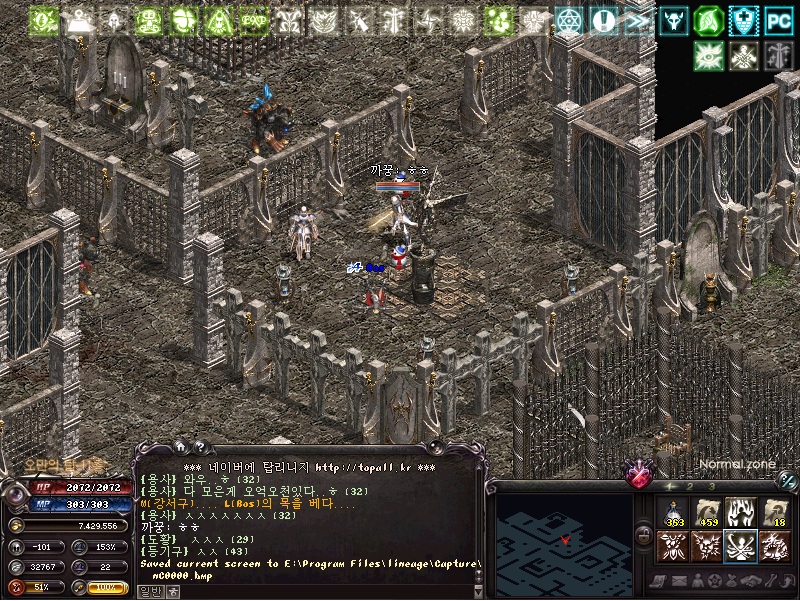Switch to hotbar page 3

711,485
